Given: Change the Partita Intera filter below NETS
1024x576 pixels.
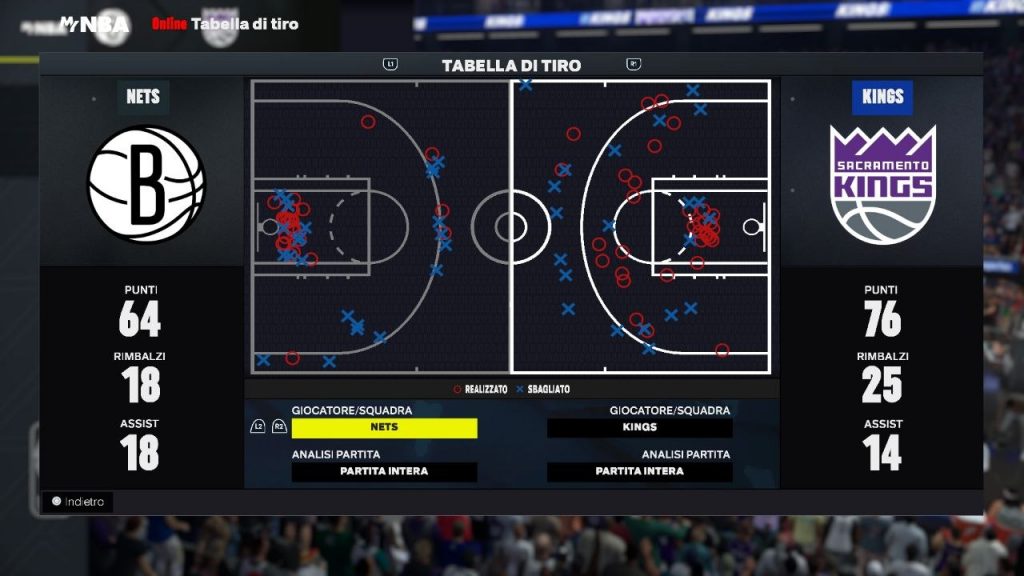Looking at the screenshot, I should 384,472.
